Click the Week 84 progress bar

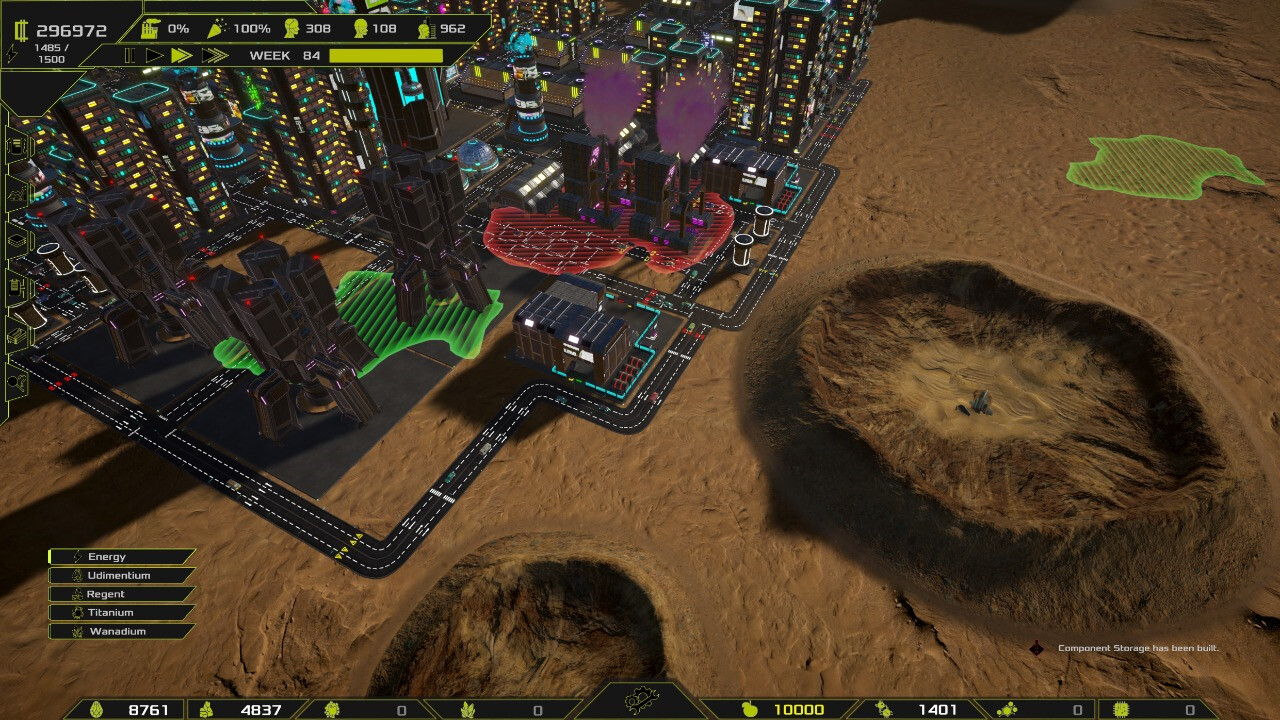pos(385,55)
